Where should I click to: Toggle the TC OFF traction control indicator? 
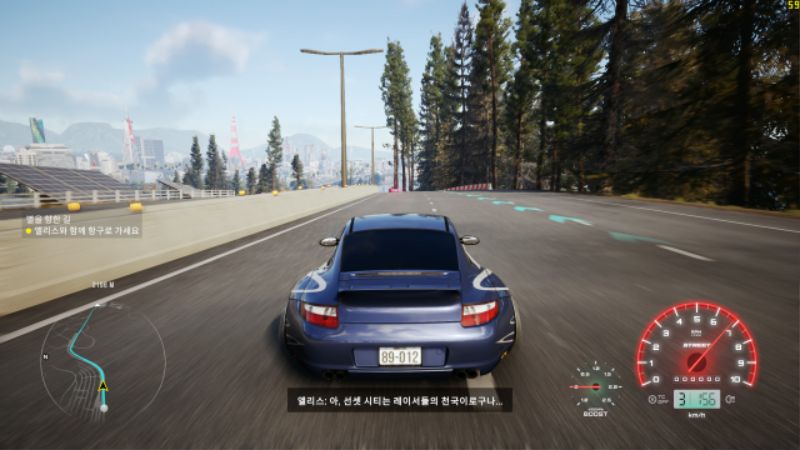pyautogui.click(x=657, y=398)
